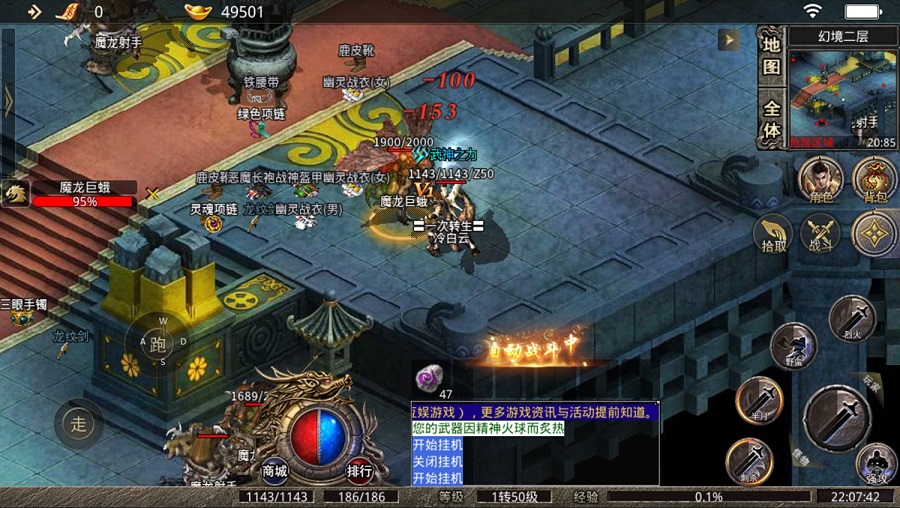Toggle the 战斗 combat mode button
This screenshot has height=508, width=900.
[x=820, y=235]
